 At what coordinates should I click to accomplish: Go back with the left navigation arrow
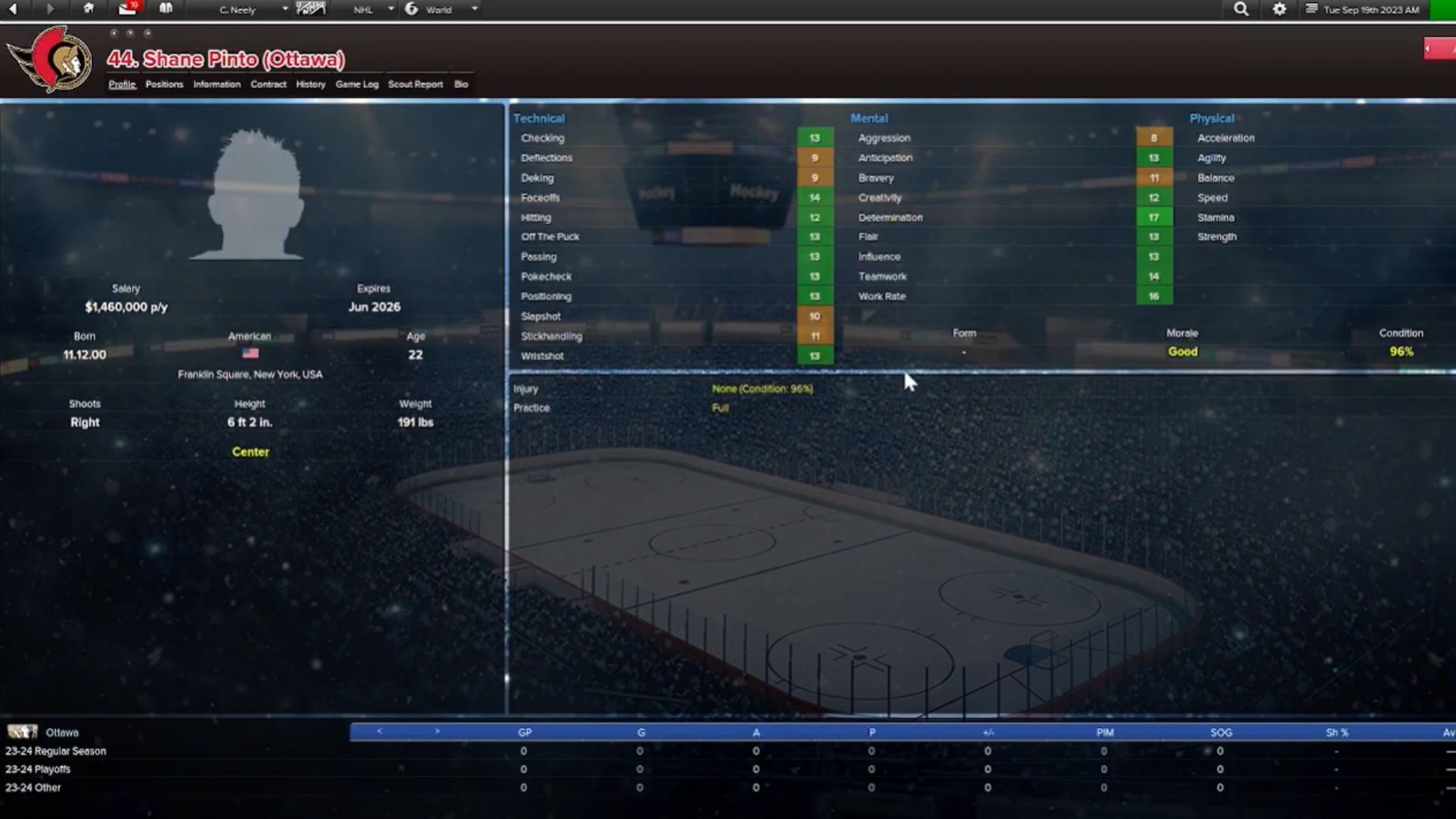pos(14,9)
